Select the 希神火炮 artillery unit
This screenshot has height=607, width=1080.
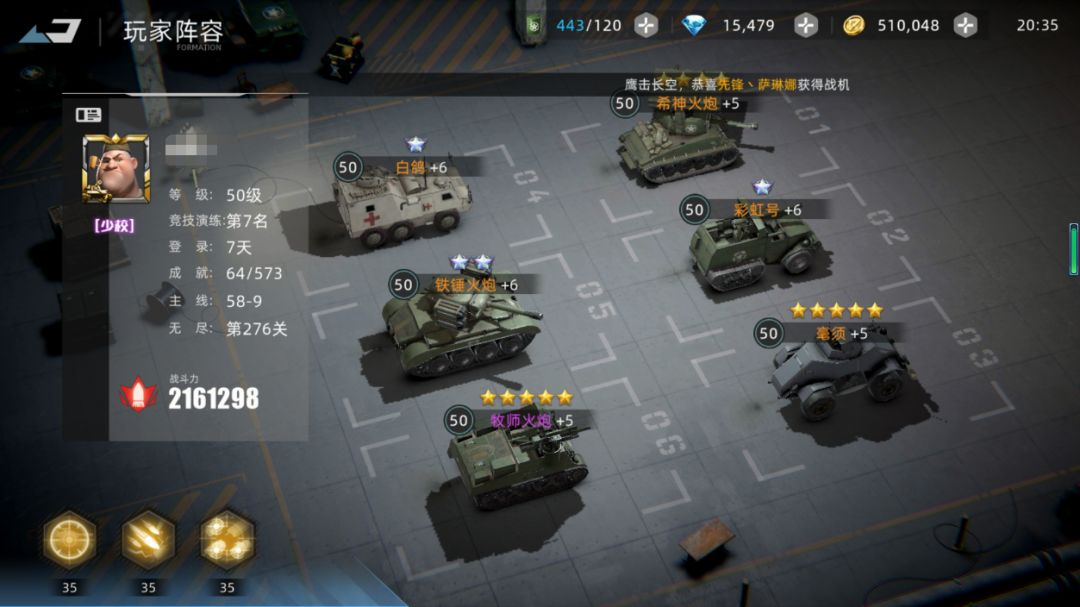680,145
